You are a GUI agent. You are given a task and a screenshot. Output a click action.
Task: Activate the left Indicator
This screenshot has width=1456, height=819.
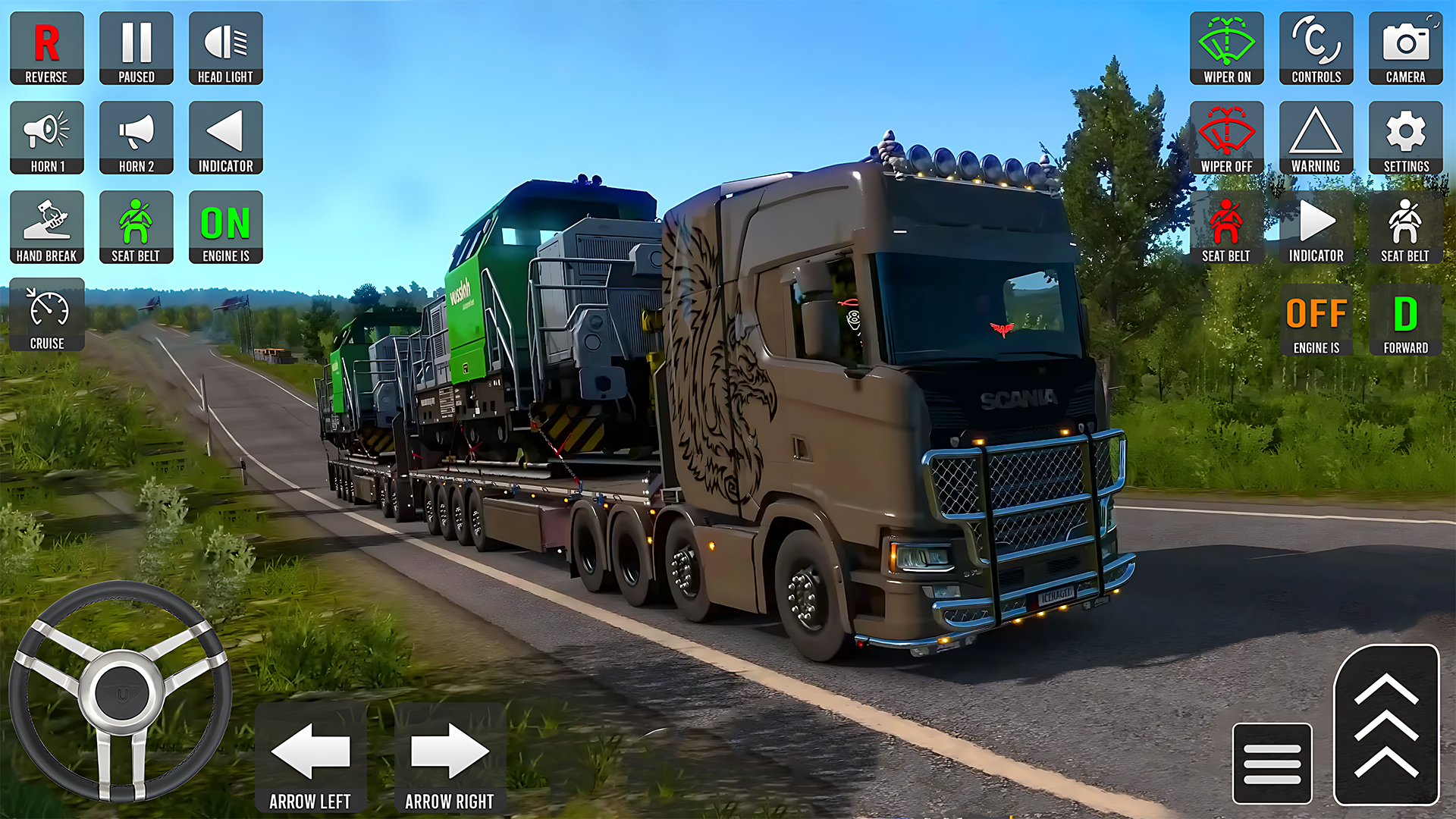[x=225, y=137]
